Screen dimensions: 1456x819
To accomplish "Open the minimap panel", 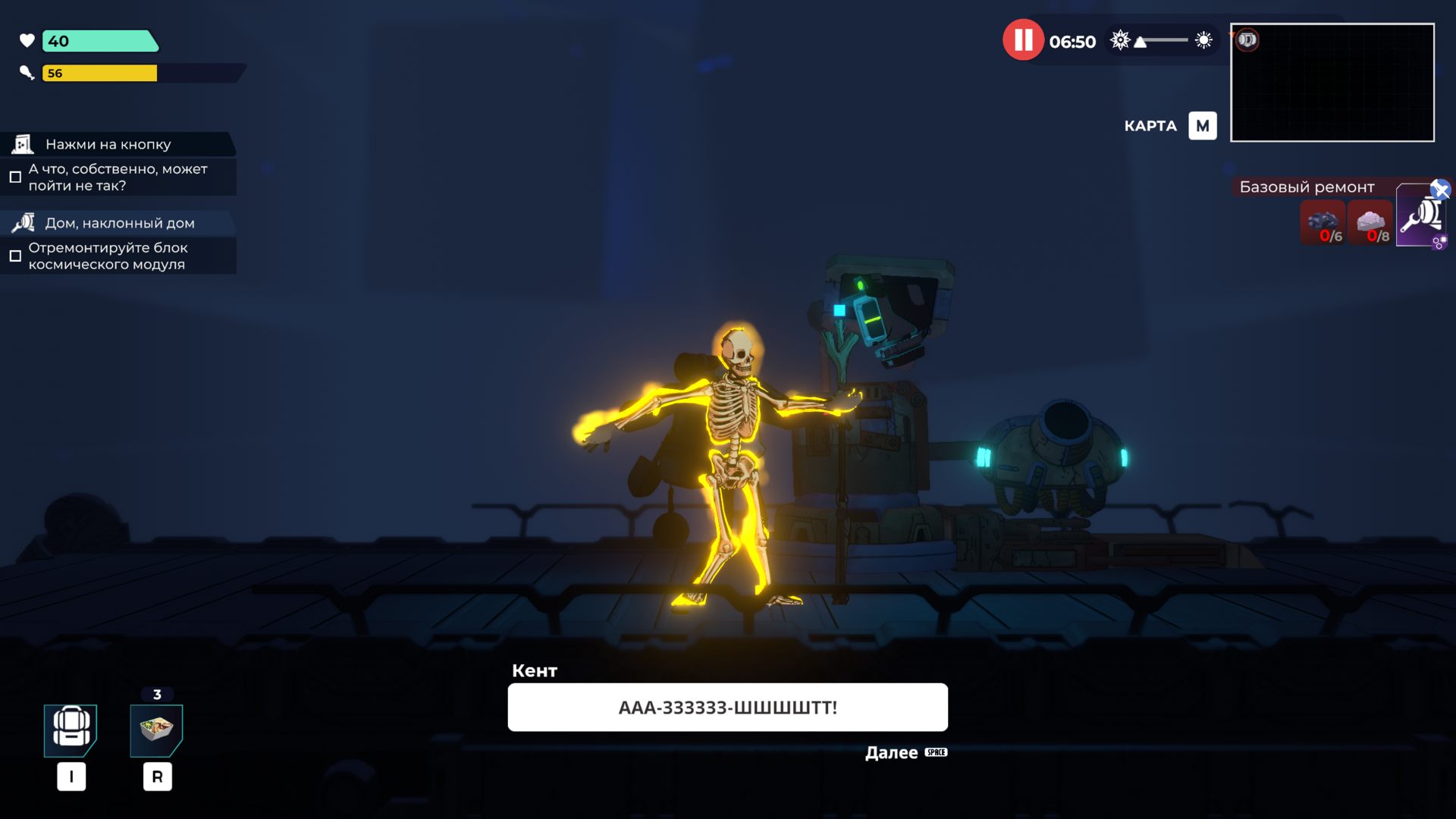I will click(1332, 83).
